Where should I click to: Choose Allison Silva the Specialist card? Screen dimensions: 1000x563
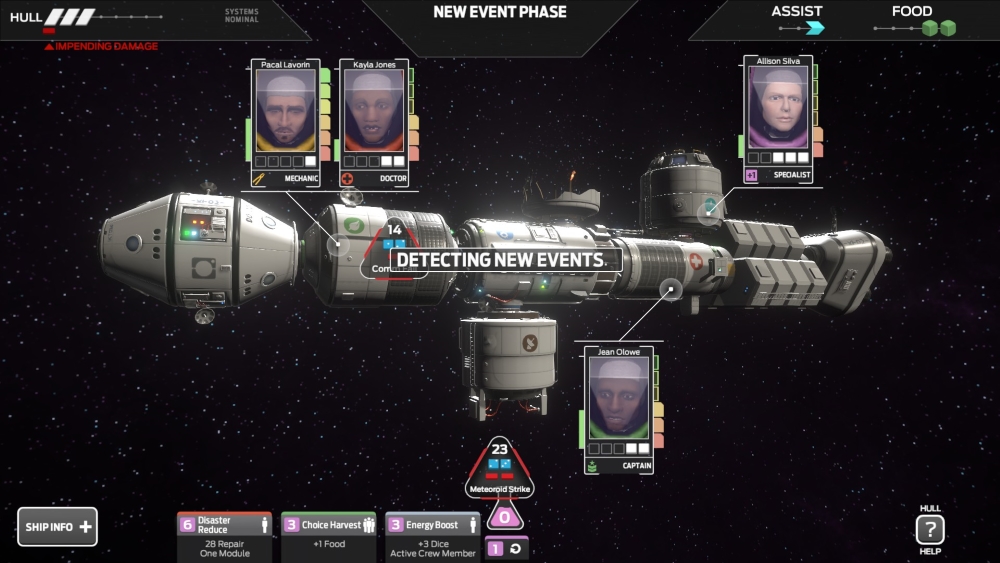(779, 119)
